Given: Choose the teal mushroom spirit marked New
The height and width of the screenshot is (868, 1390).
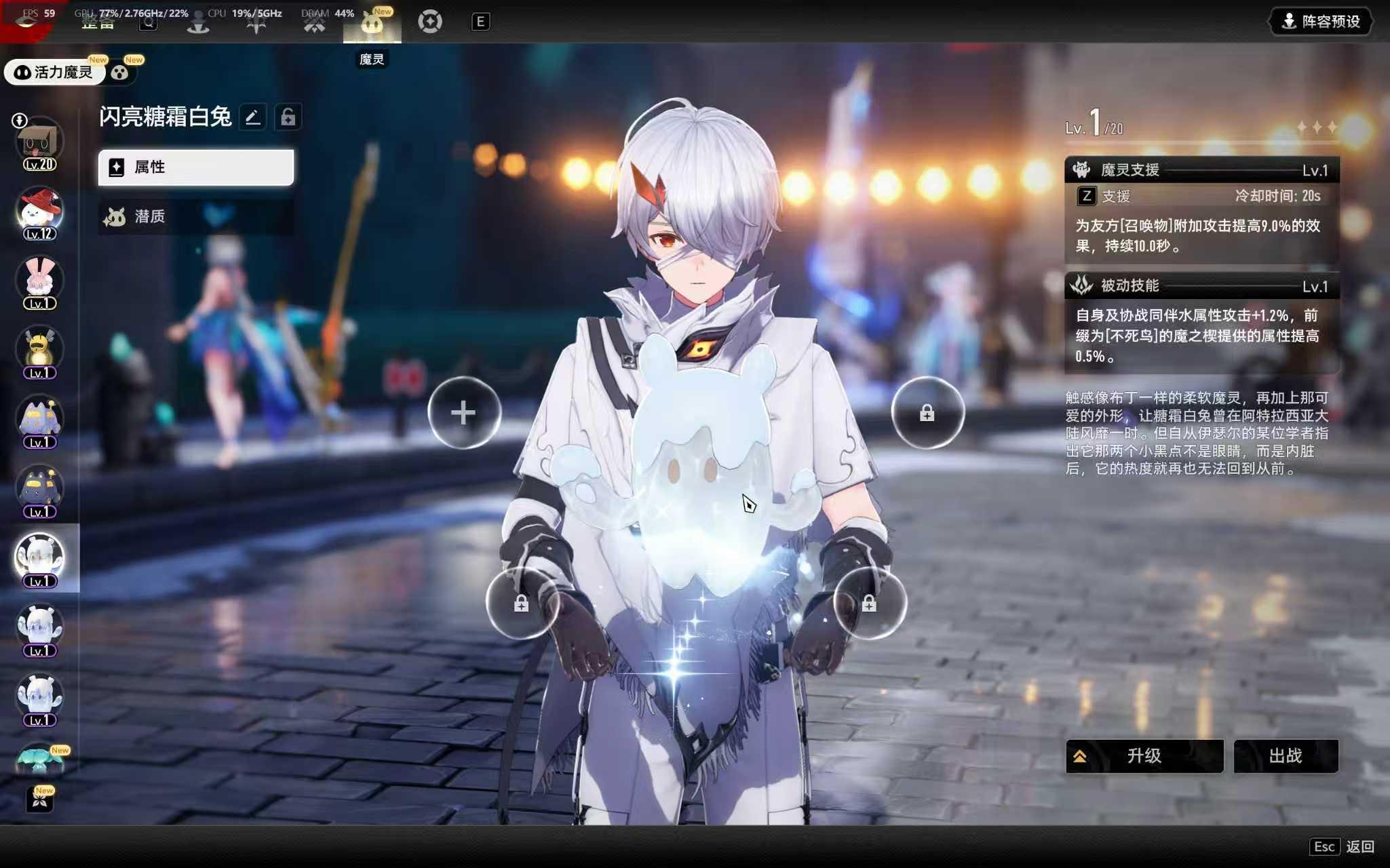Looking at the screenshot, I should tap(39, 759).
